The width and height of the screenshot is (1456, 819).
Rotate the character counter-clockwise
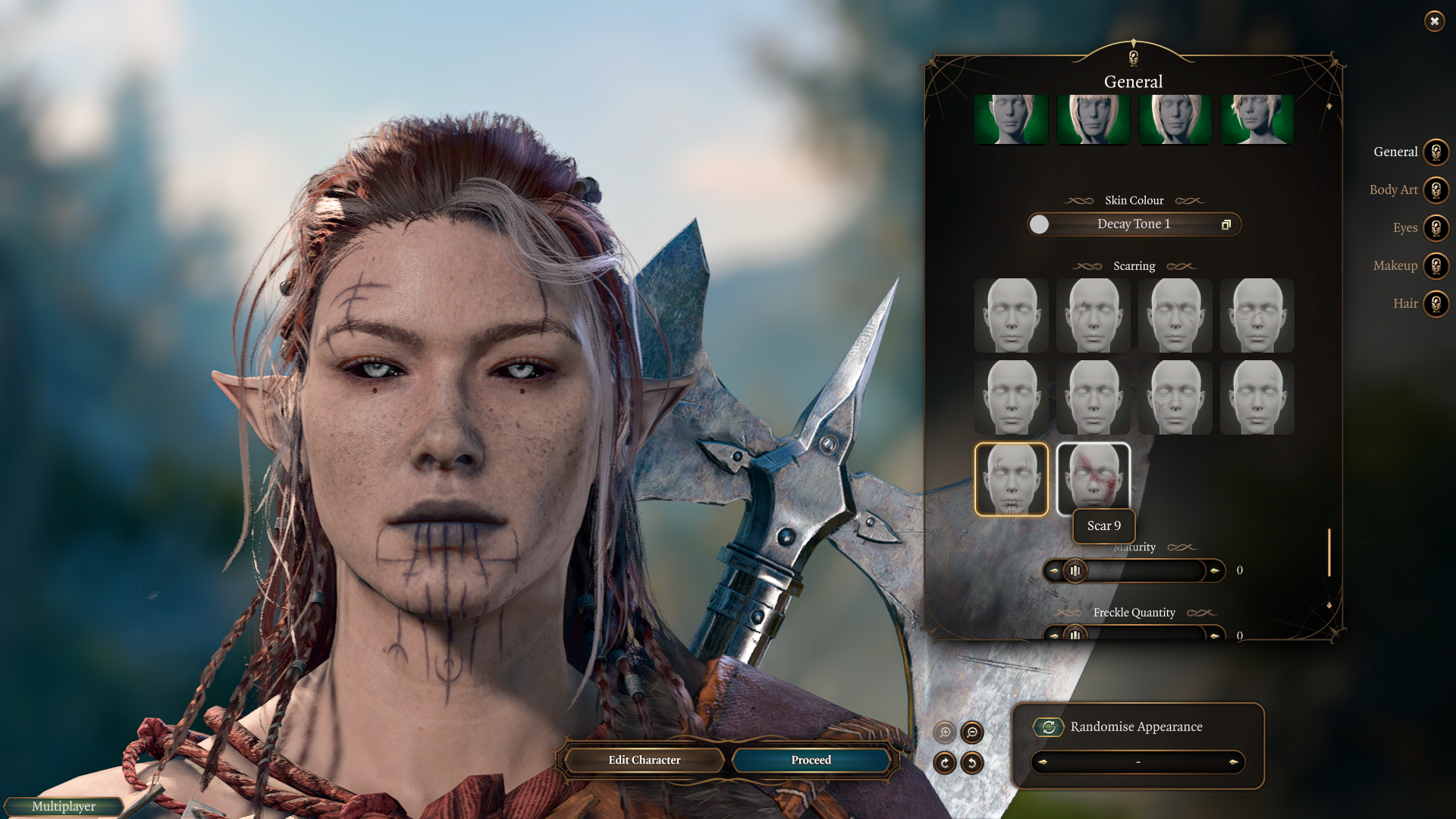971,763
